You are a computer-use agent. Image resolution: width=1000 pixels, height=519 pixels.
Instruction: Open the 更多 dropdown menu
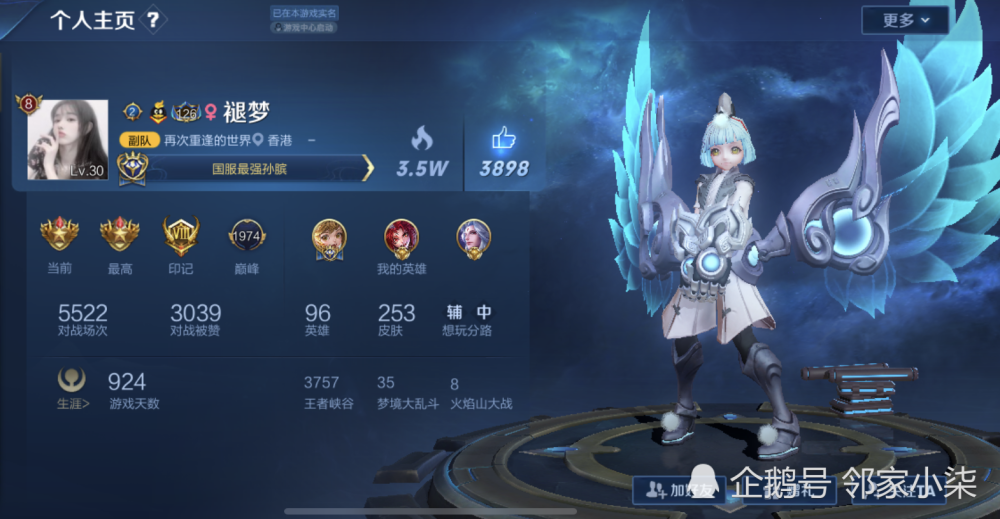point(905,20)
